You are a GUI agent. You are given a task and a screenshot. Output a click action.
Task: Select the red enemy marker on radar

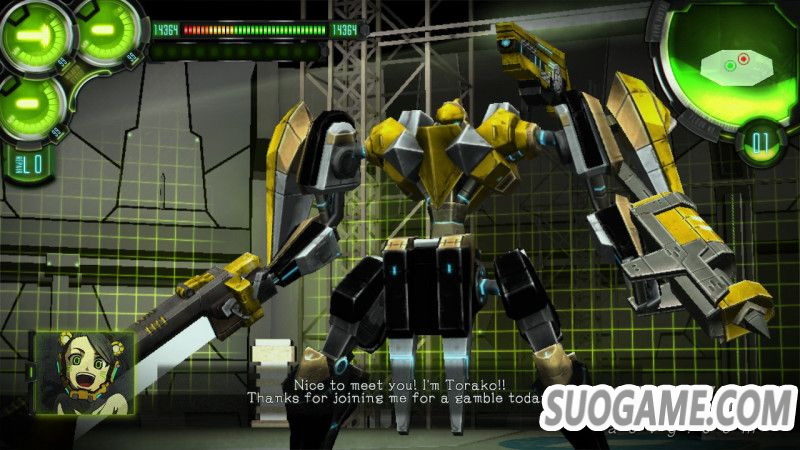(x=744, y=59)
